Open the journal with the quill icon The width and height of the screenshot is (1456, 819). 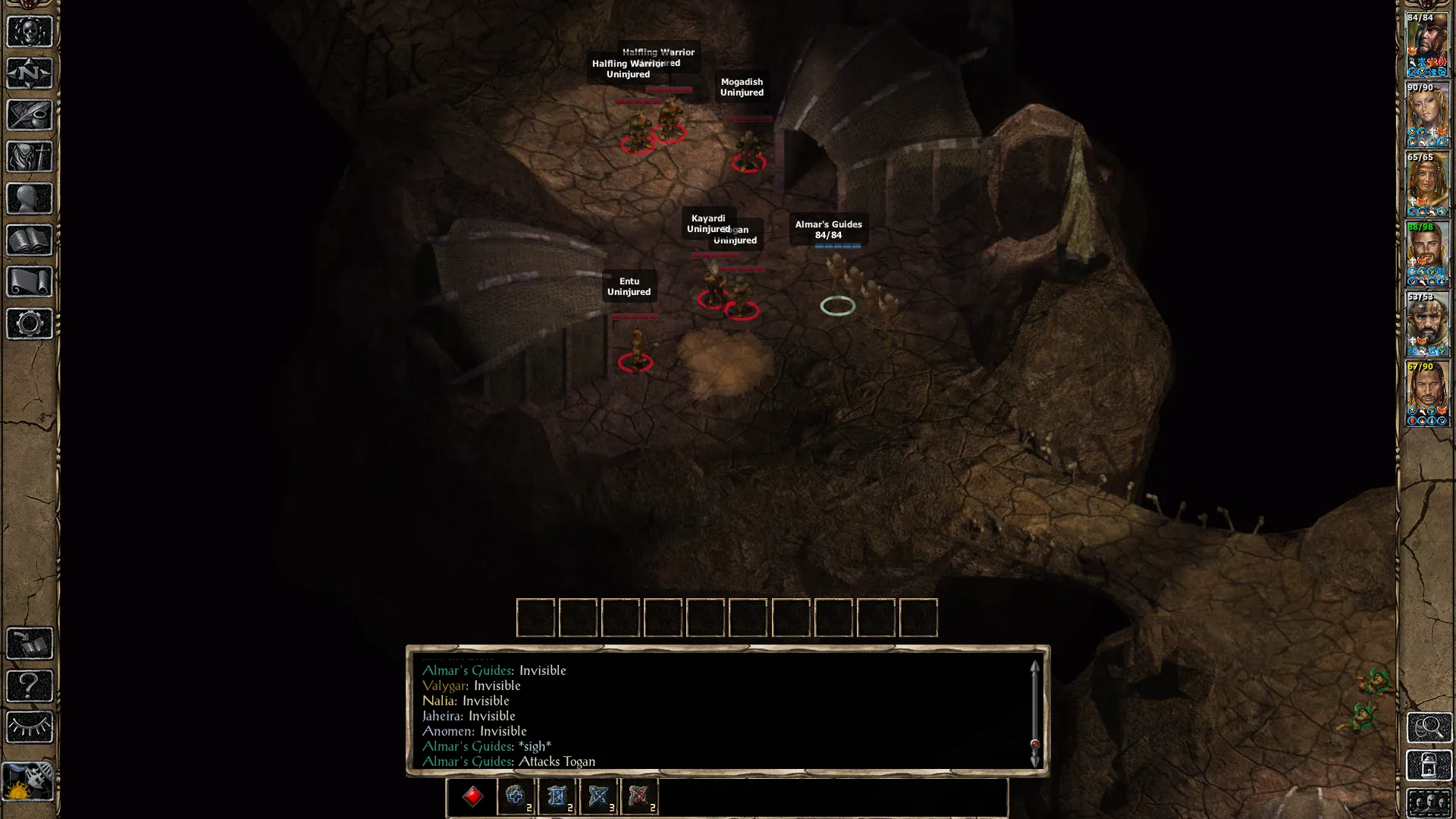tap(30, 115)
